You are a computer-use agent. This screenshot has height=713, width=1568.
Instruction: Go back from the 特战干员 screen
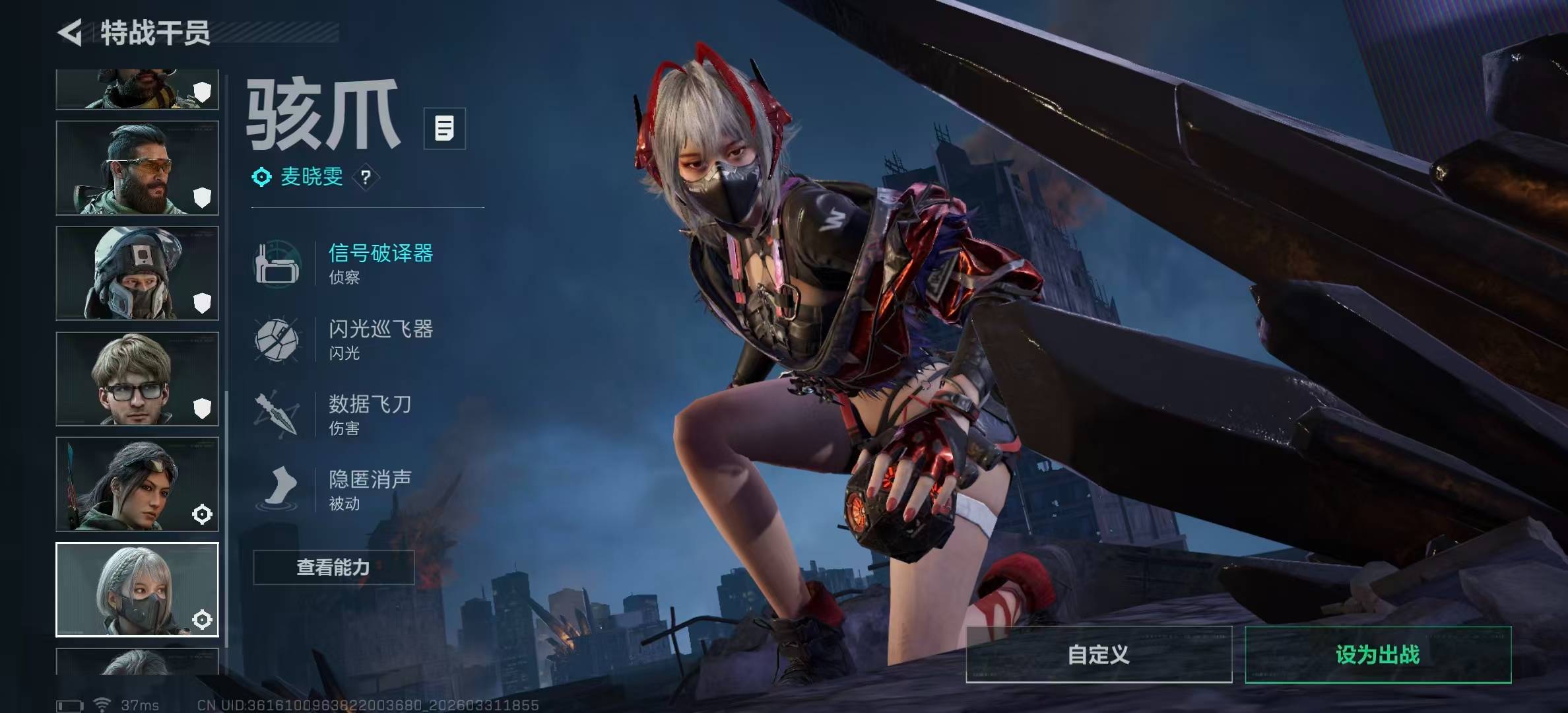point(70,32)
